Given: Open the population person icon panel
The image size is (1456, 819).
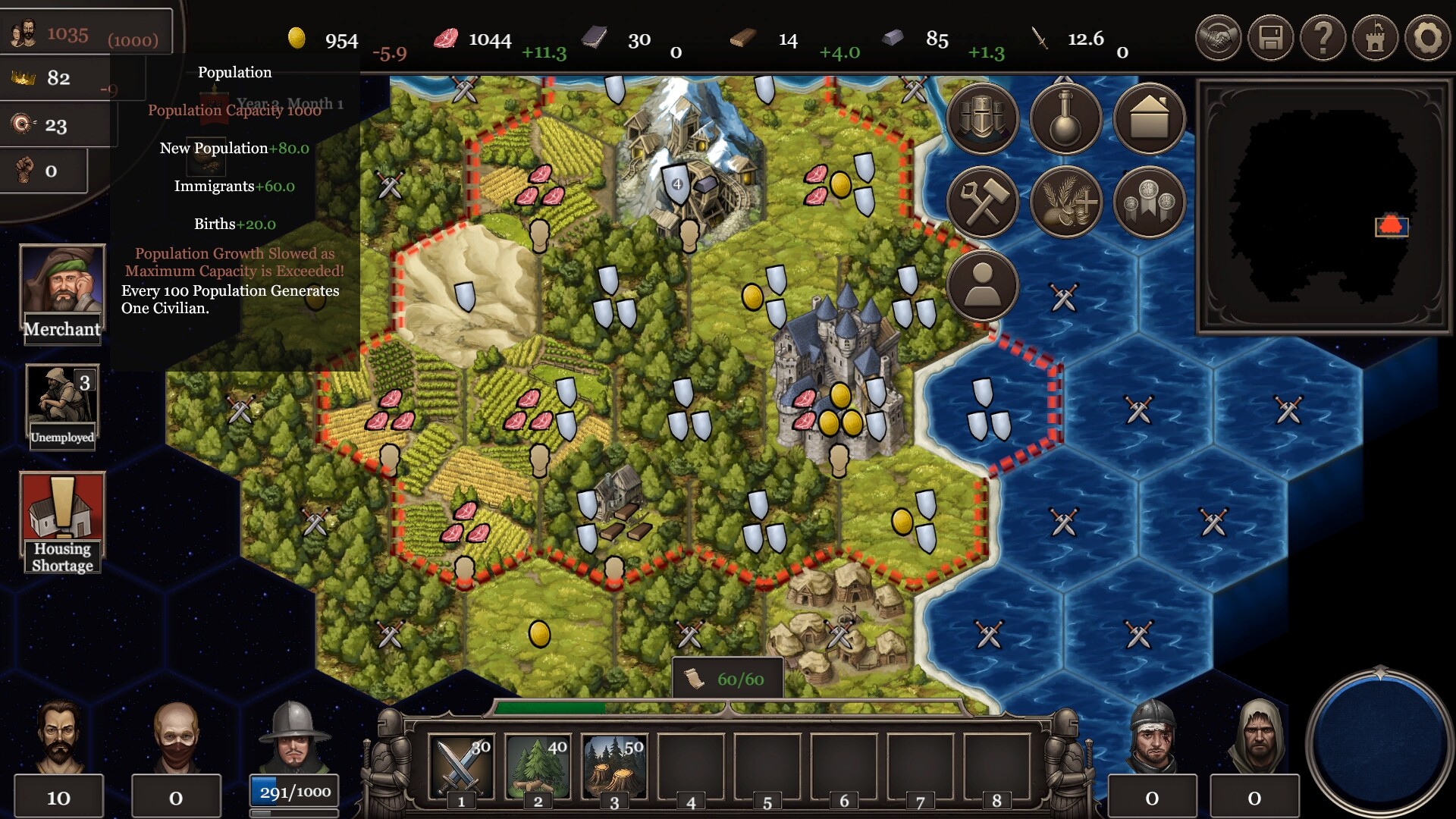Looking at the screenshot, I should [x=983, y=285].
